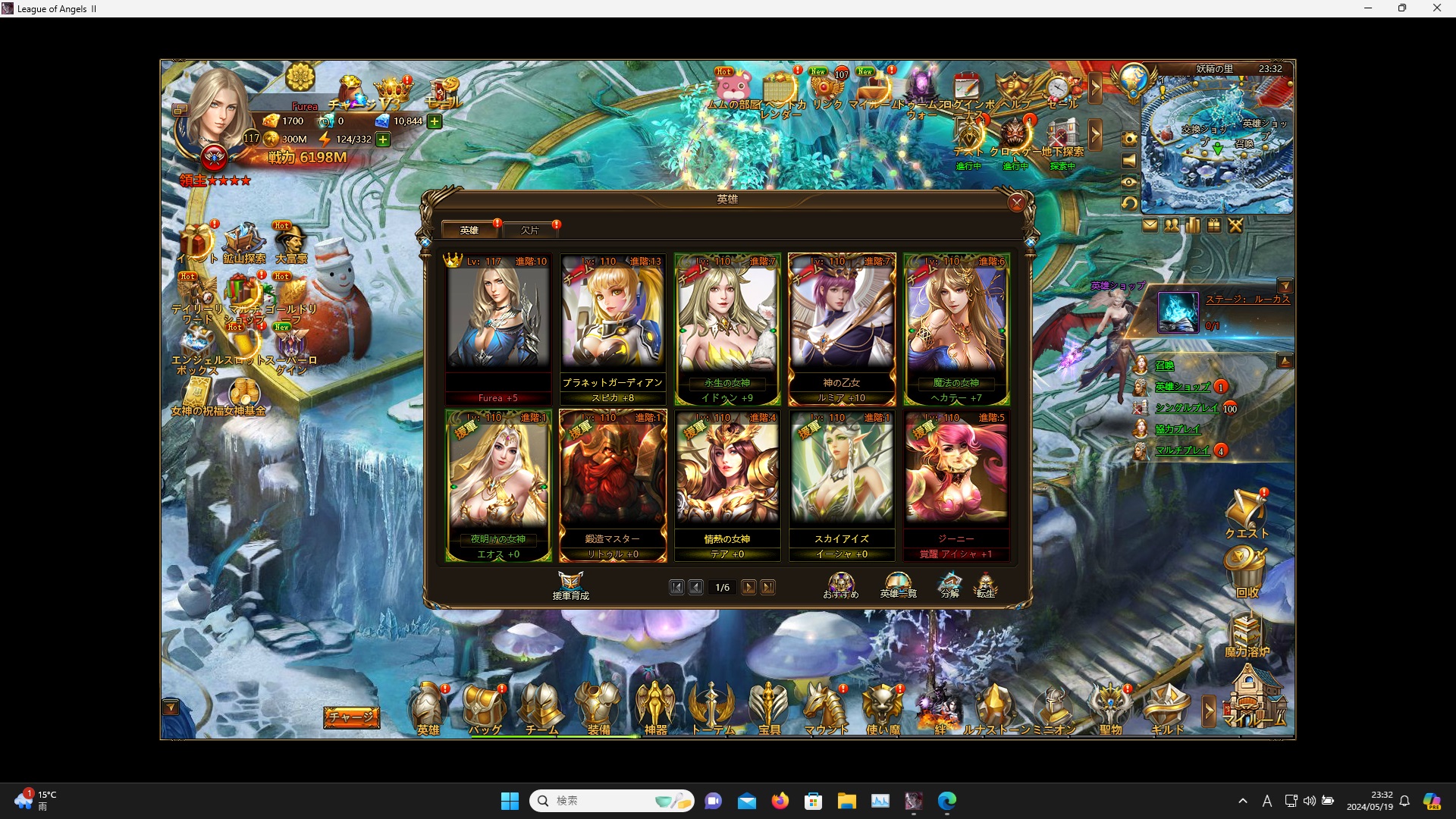Select the 英雄 tab in the hero dialog
Image resolution: width=1456 pixels, height=819 pixels.
pos(470,230)
